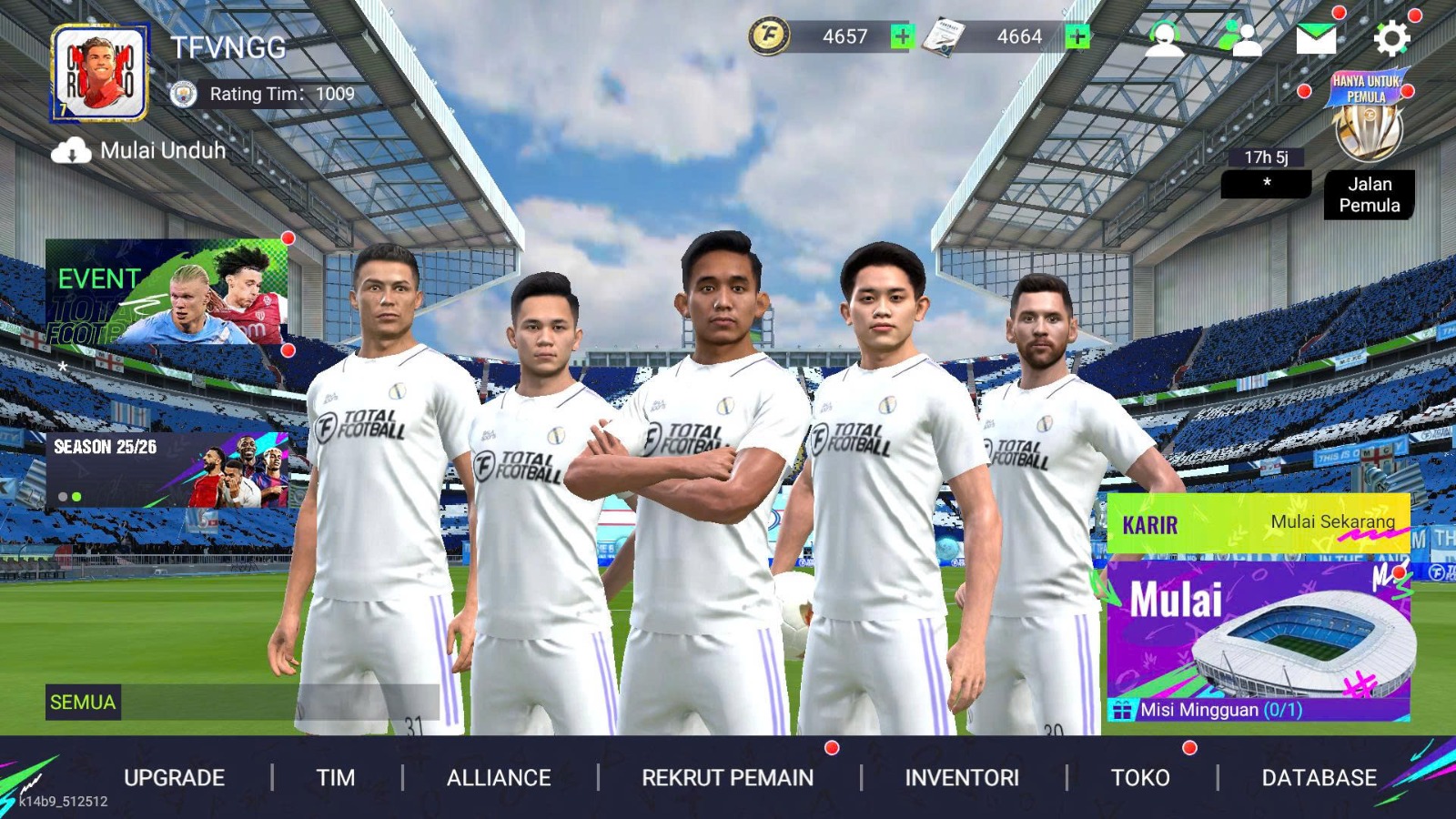Go to the TIM menu
Viewport: 1456px width, 819px height.
336,778
